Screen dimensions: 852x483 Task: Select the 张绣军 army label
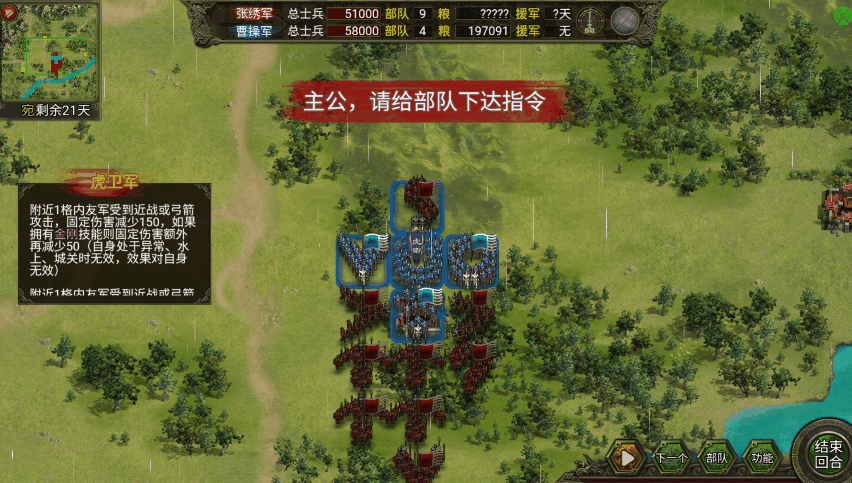(x=254, y=13)
